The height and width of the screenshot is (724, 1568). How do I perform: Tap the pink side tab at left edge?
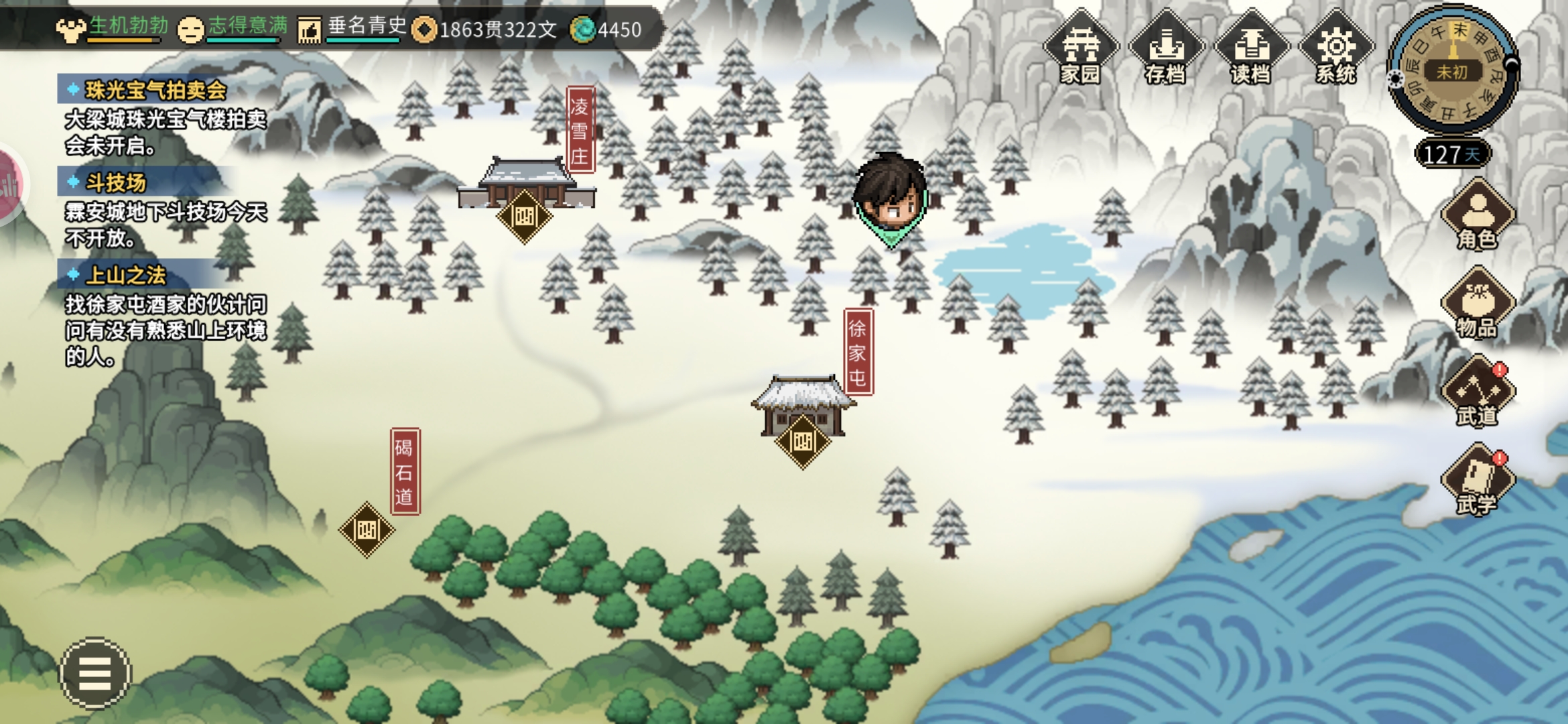click(10, 186)
